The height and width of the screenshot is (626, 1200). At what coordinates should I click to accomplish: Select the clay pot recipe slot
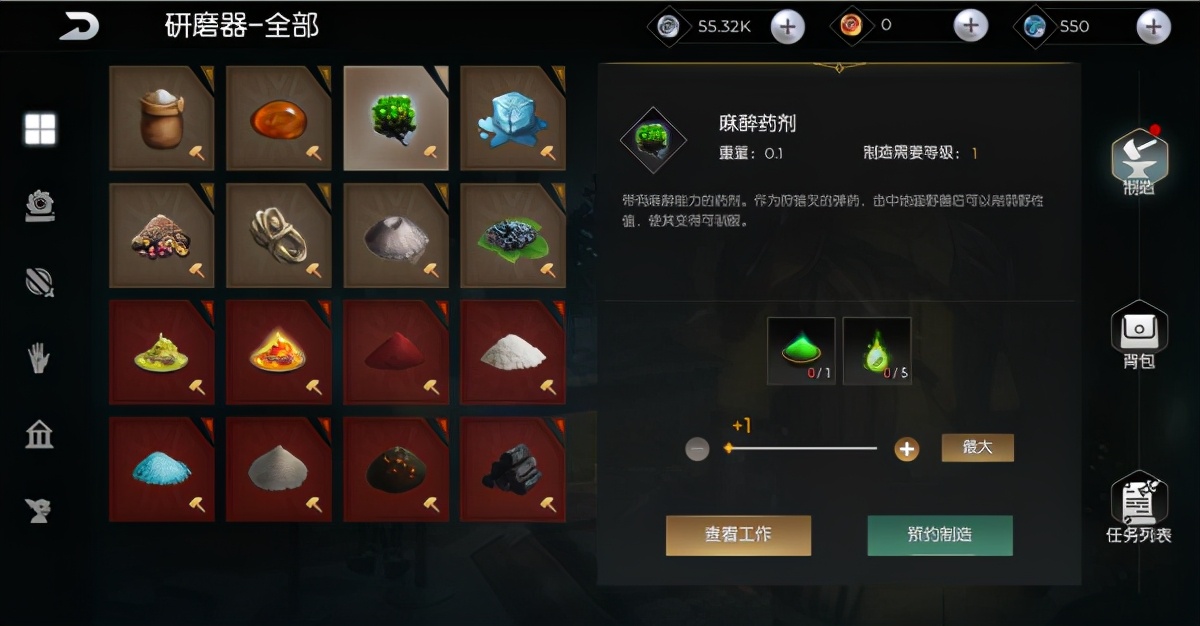[161, 118]
